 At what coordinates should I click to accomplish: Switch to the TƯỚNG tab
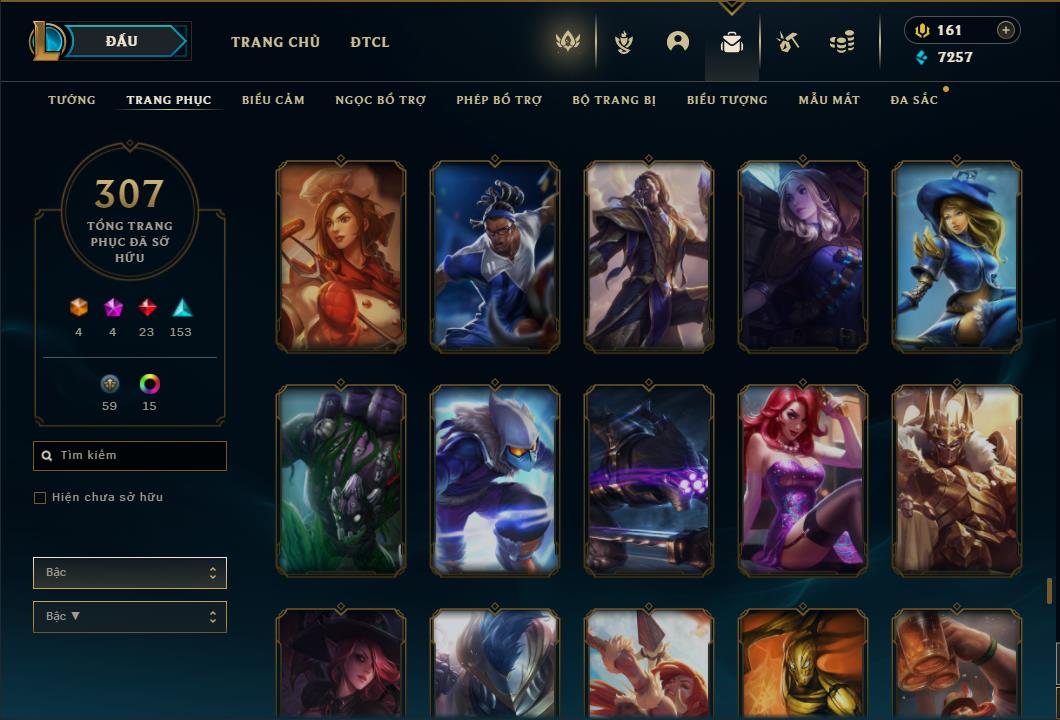[72, 100]
